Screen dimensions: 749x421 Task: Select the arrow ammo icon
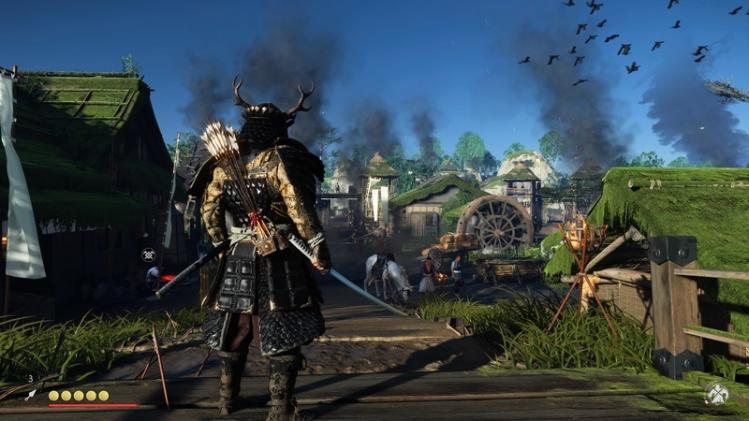(x=30, y=395)
